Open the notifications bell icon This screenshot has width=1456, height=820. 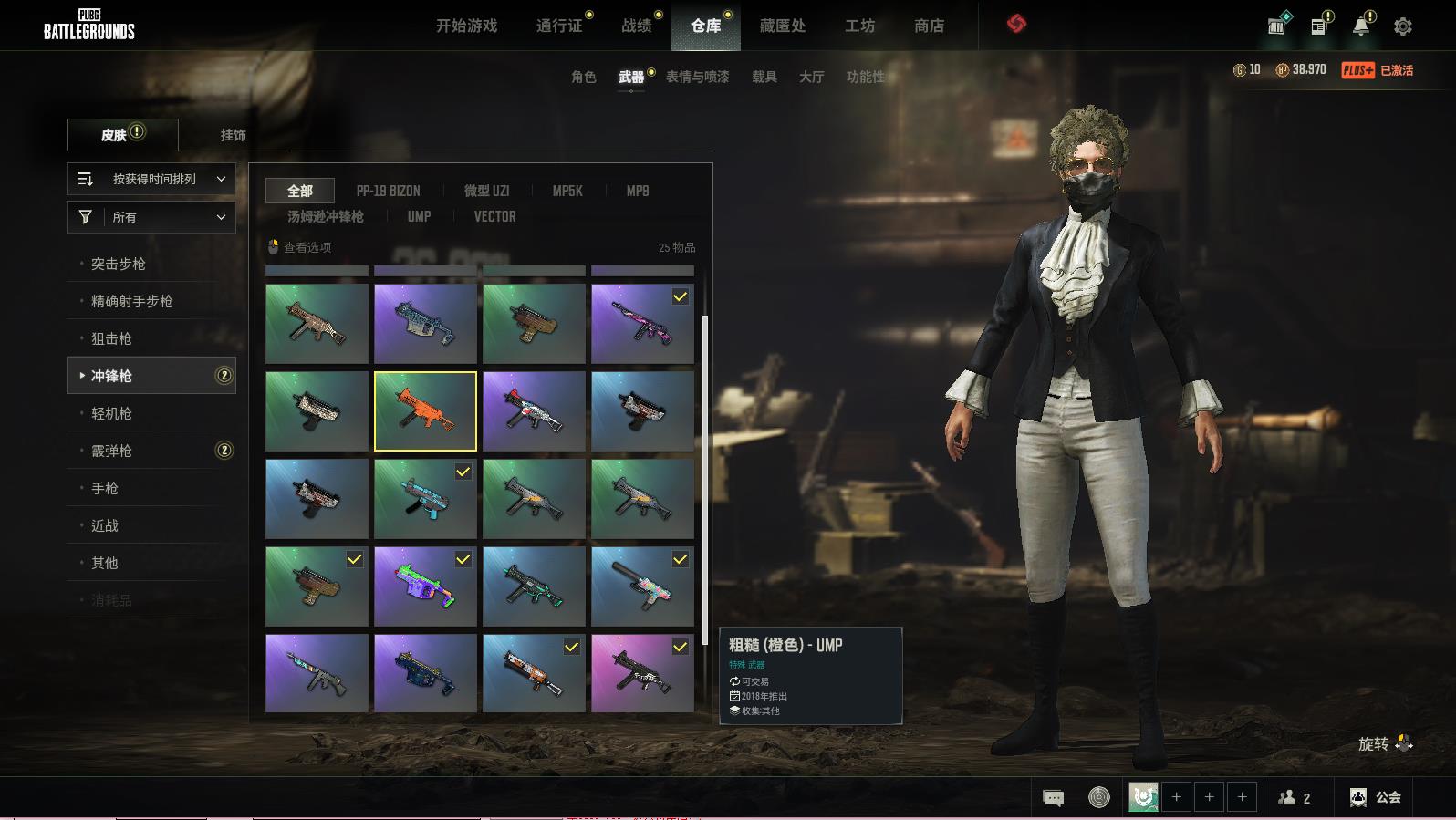[x=1361, y=26]
